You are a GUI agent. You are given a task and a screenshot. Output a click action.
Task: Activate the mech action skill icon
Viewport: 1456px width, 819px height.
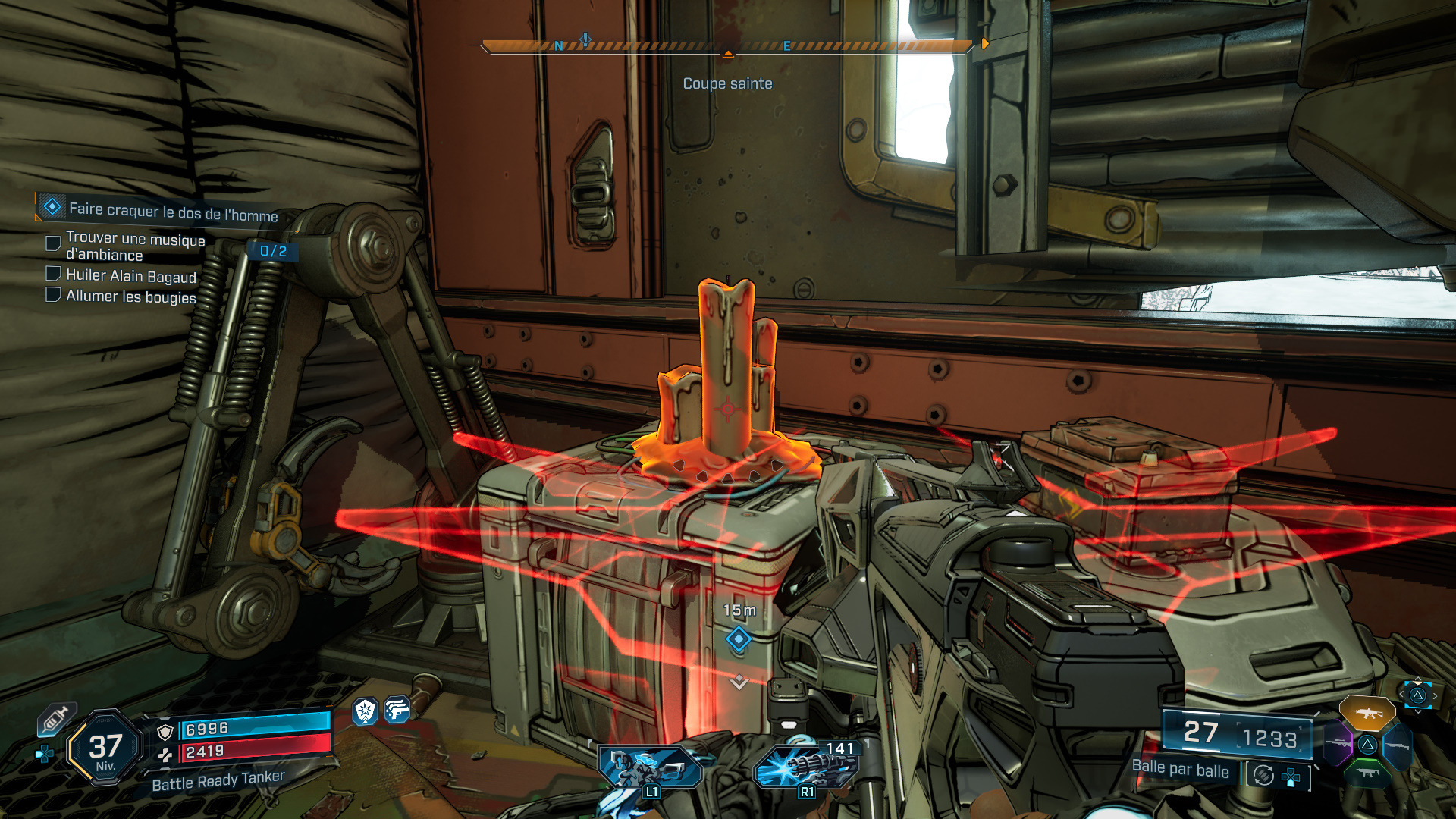[650, 767]
